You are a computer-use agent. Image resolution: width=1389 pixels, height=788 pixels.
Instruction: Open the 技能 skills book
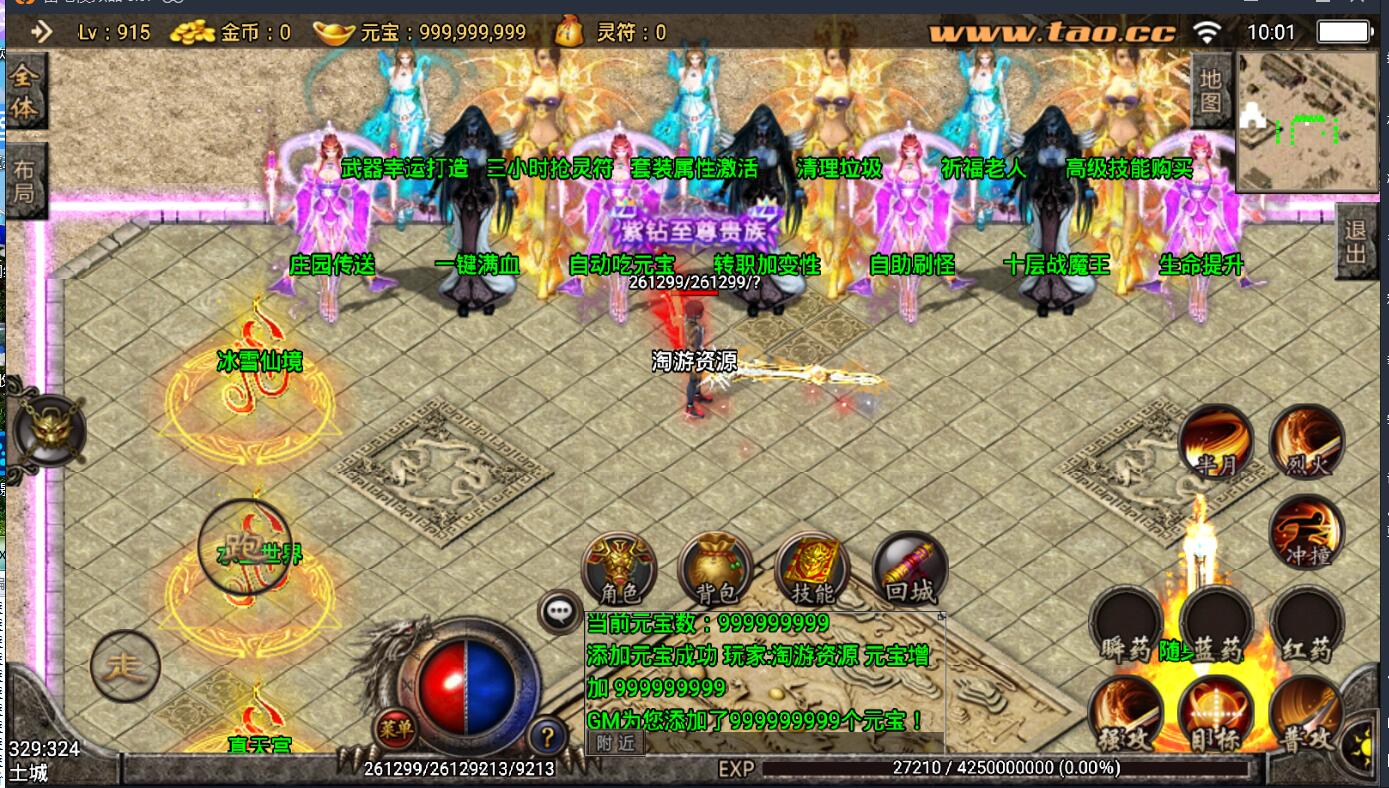pos(812,568)
